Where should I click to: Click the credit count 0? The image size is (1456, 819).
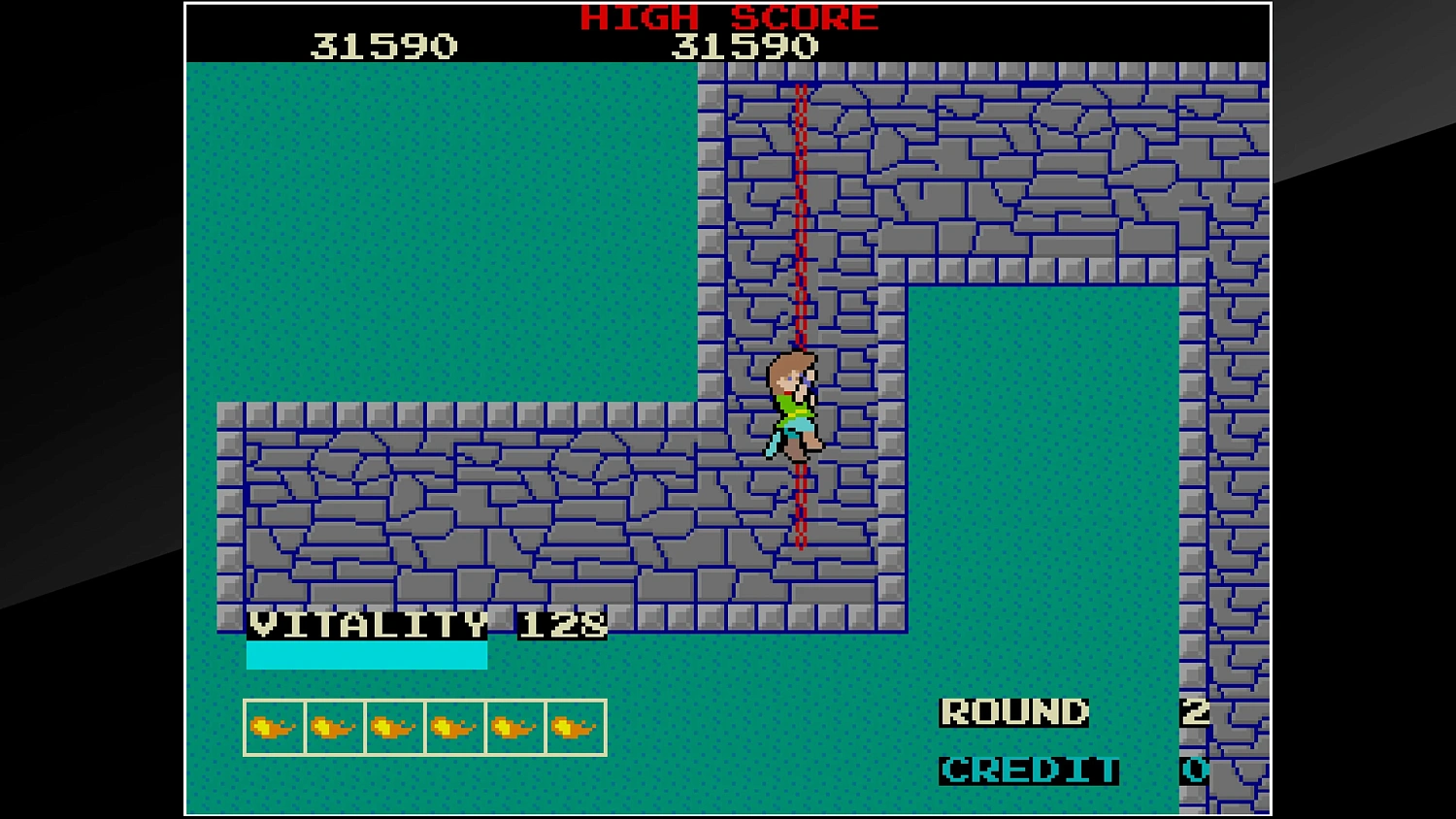click(x=1192, y=771)
